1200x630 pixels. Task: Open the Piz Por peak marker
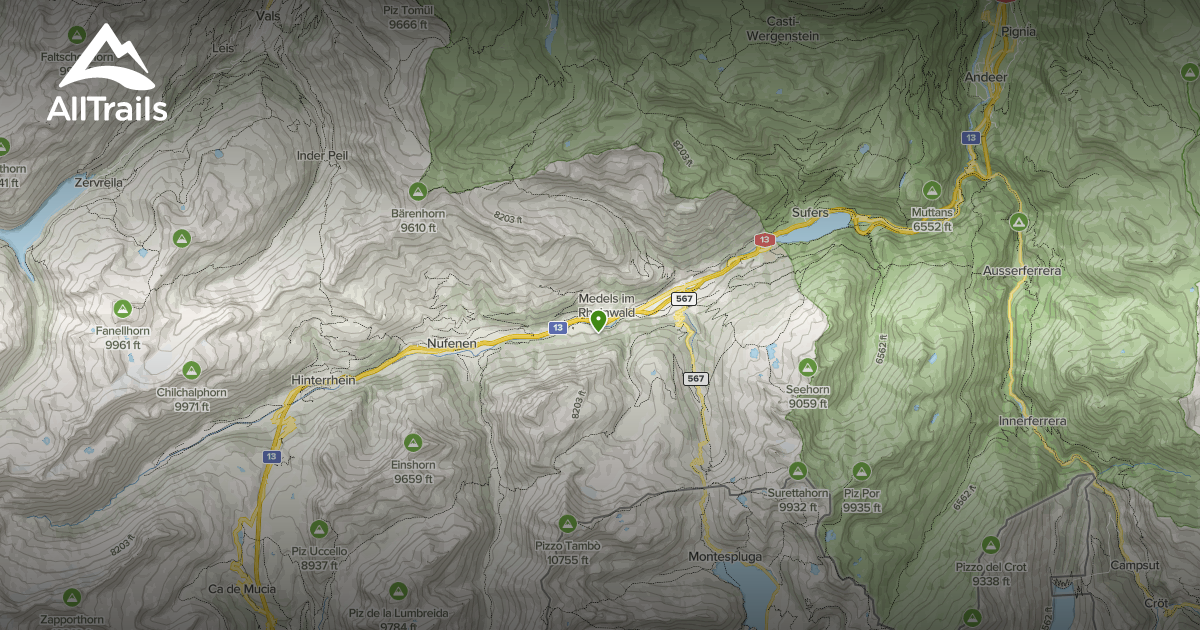[861, 470]
